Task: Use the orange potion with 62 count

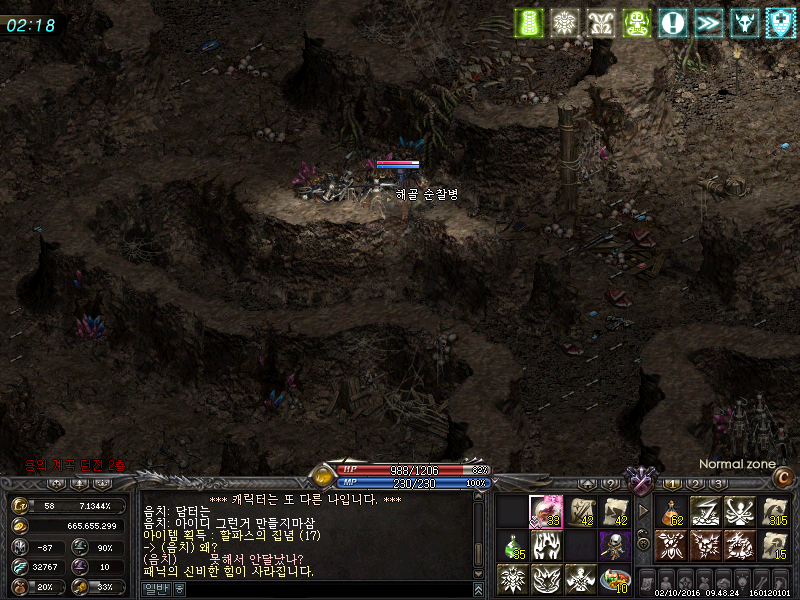Action: click(671, 512)
